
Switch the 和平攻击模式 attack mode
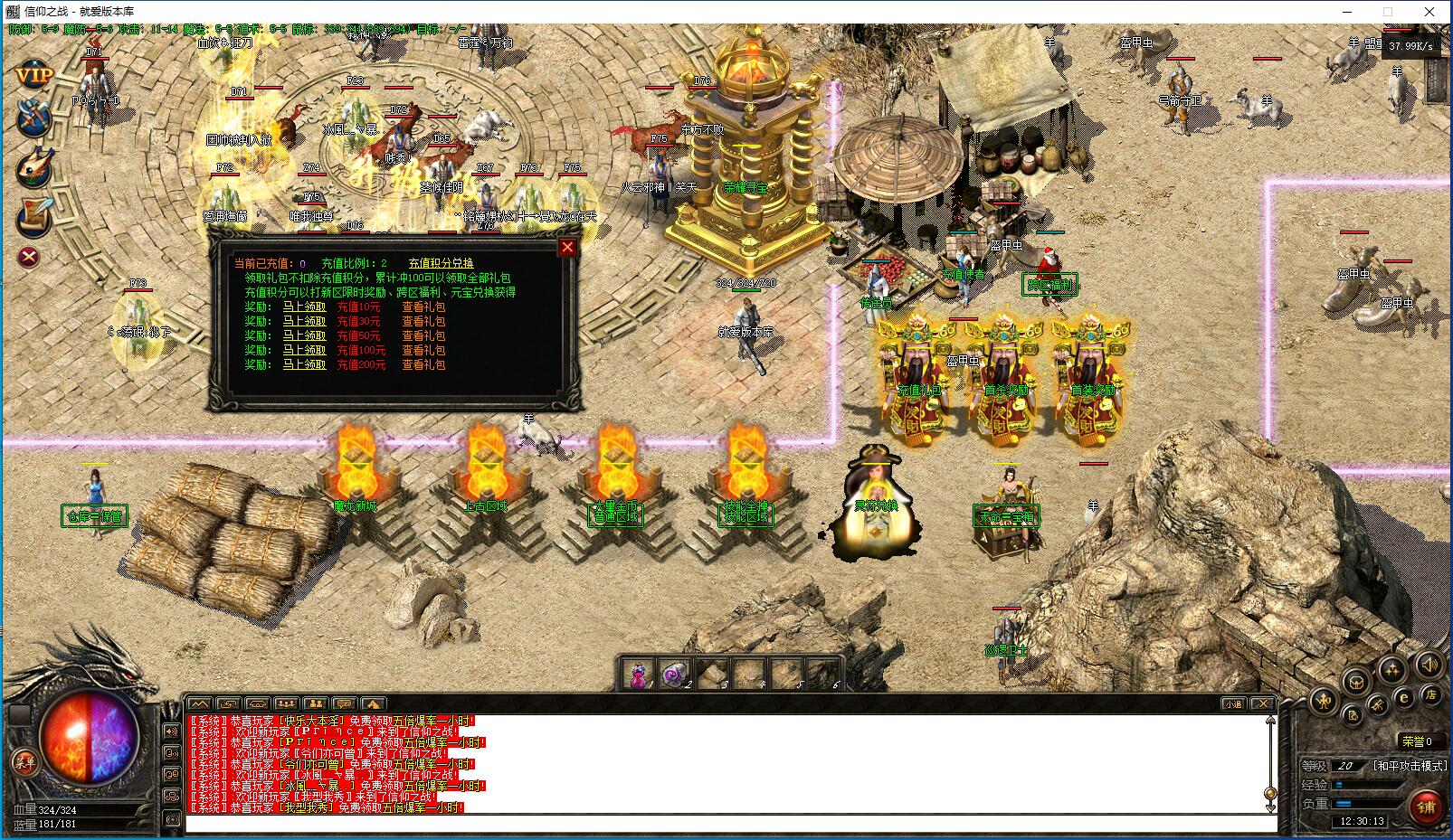click(1410, 766)
